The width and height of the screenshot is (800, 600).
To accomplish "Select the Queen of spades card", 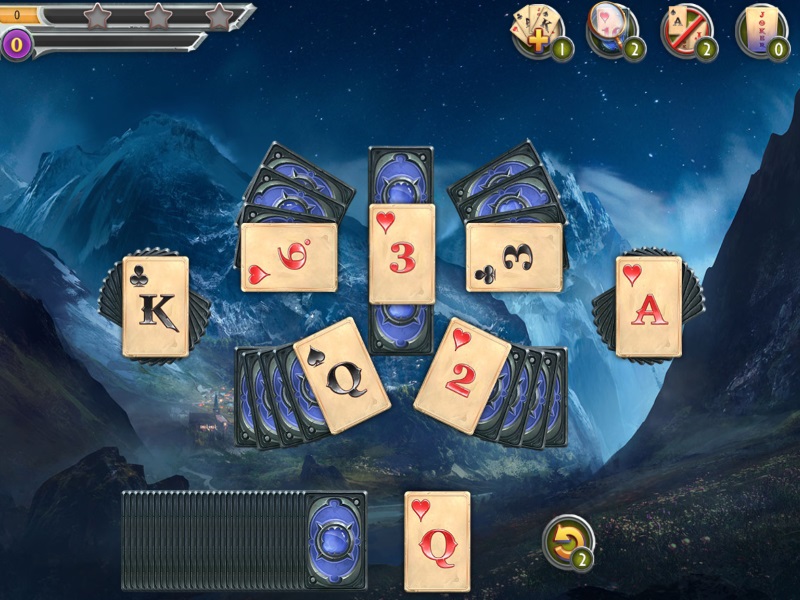I will pos(341,375).
